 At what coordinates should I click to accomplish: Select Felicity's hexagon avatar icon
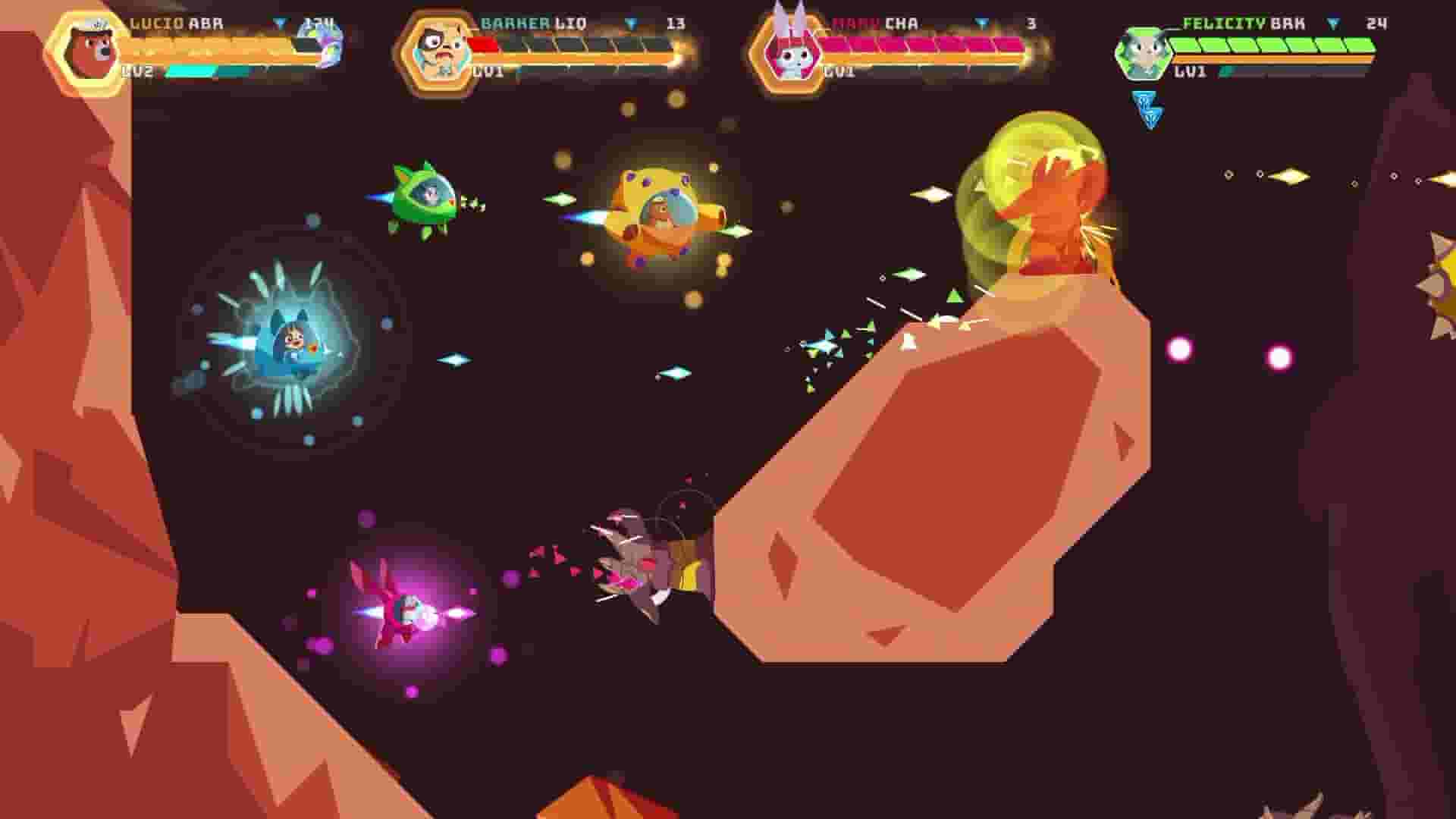pyautogui.click(x=1147, y=53)
